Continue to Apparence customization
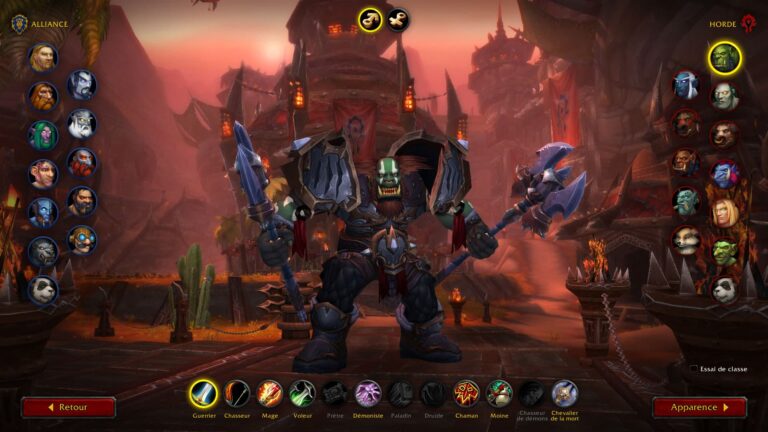This screenshot has height=432, width=768. pyautogui.click(x=699, y=407)
